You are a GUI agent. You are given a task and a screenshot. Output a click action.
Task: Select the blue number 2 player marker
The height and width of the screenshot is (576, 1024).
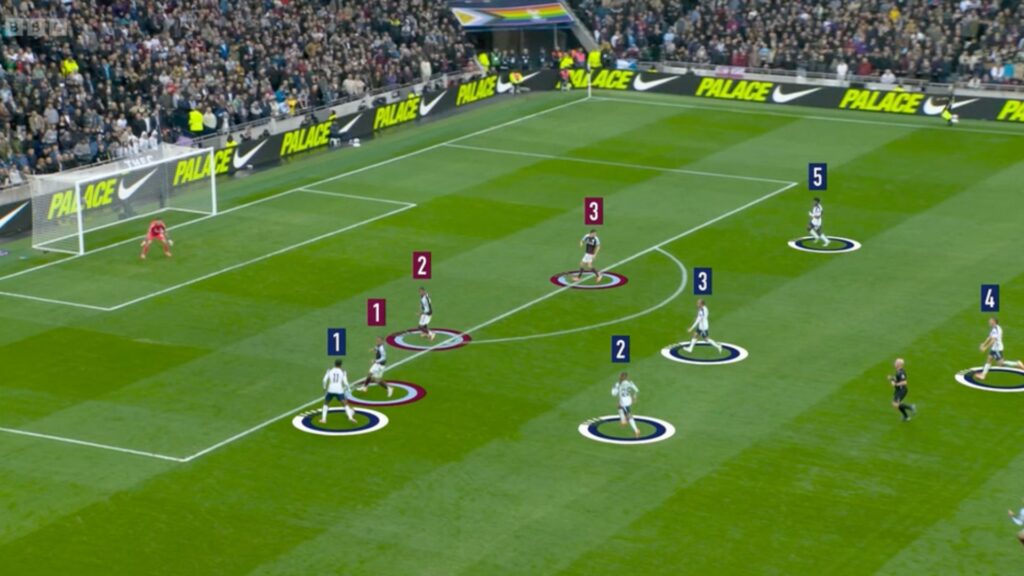(620, 349)
